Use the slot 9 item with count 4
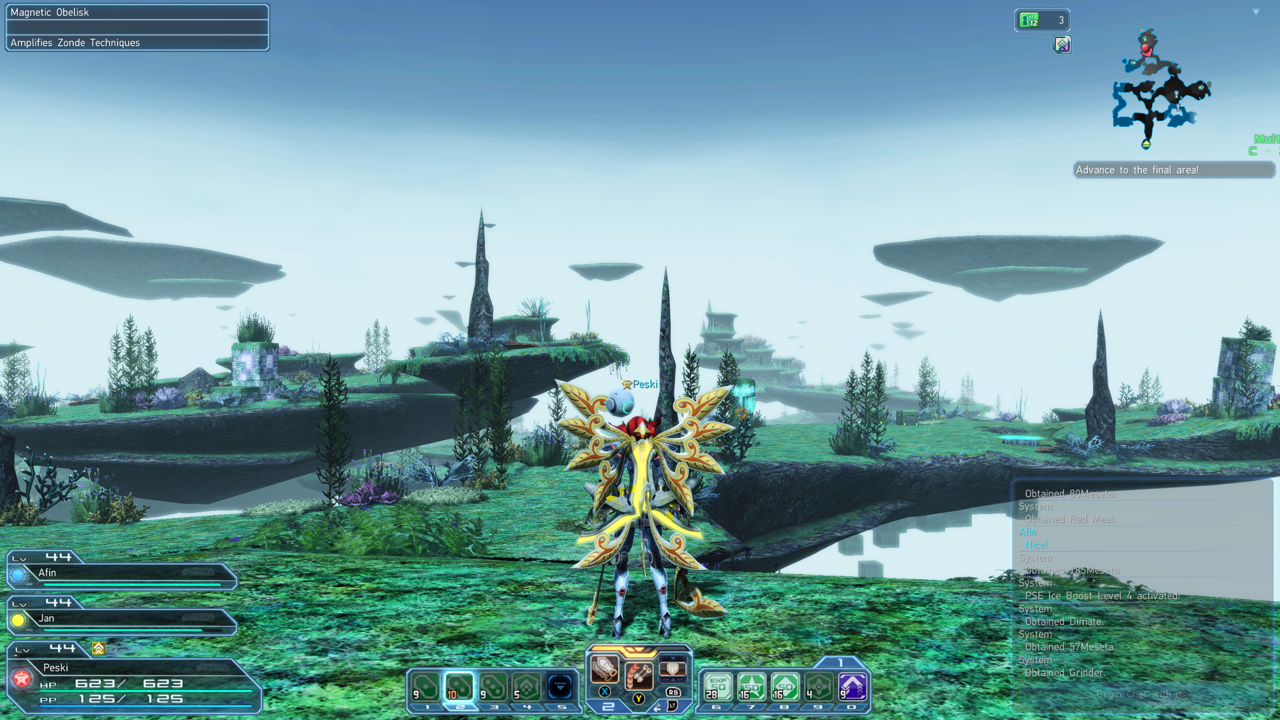 (x=819, y=687)
